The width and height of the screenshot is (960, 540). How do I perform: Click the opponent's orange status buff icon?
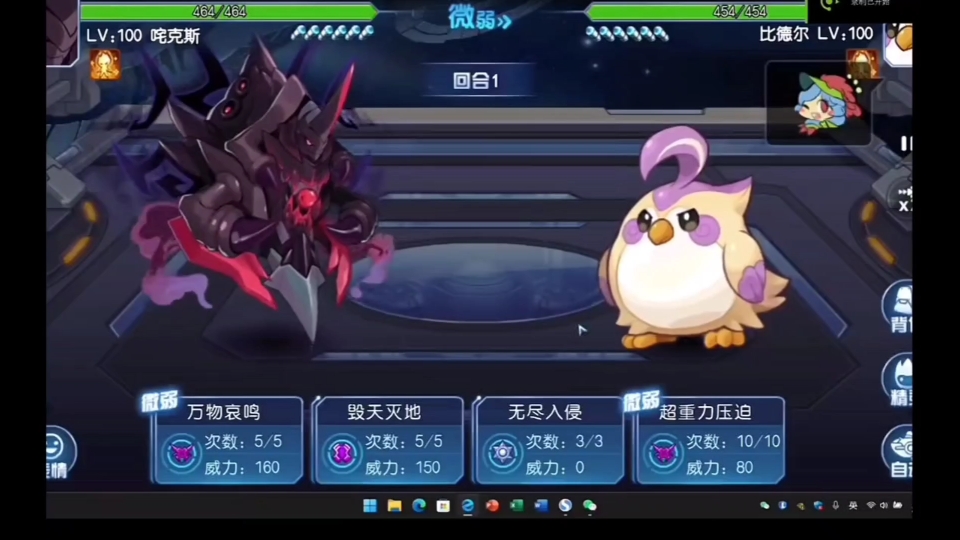[x=860, y=64]
